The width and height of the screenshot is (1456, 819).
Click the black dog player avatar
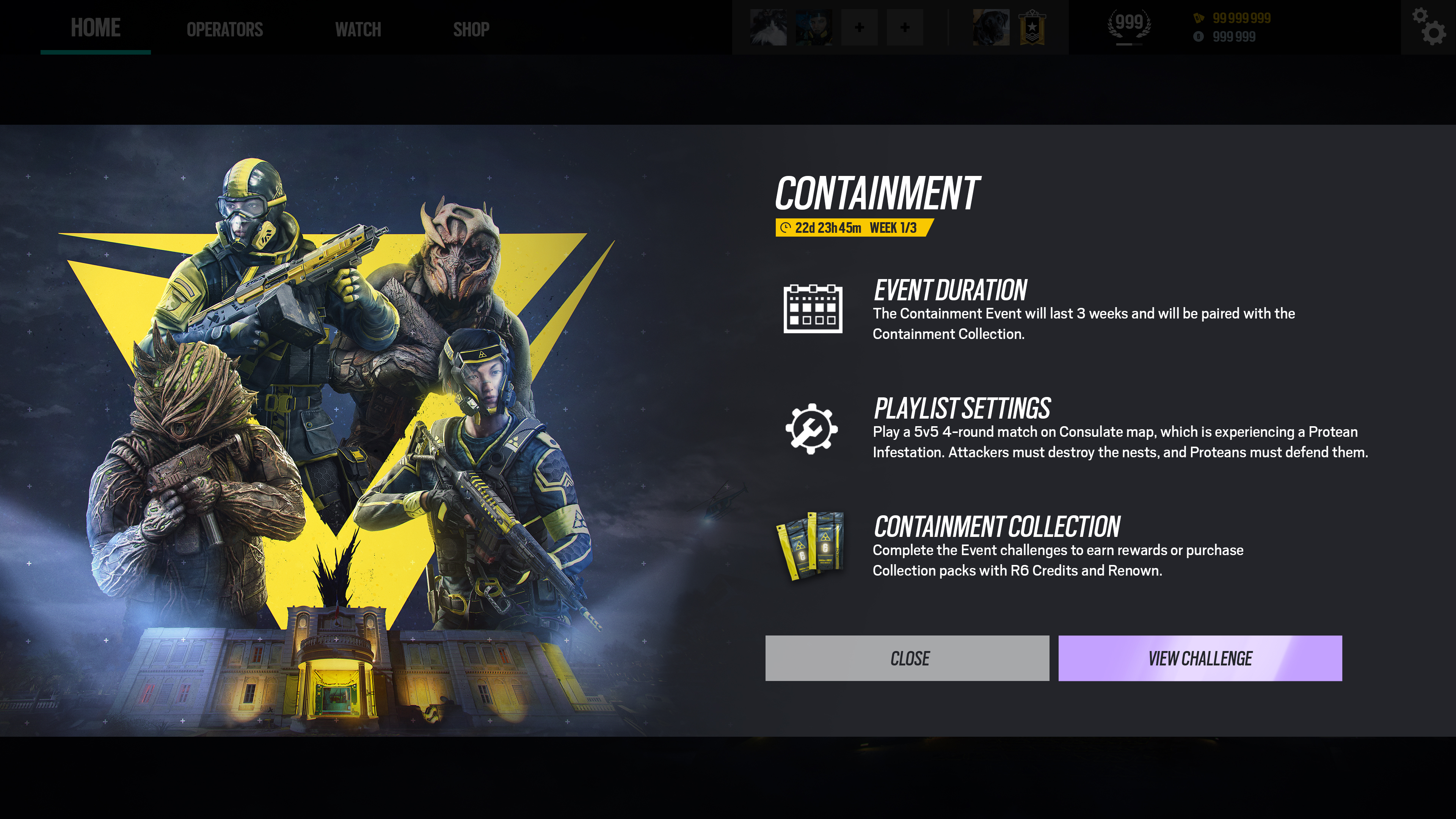(991, 27)
